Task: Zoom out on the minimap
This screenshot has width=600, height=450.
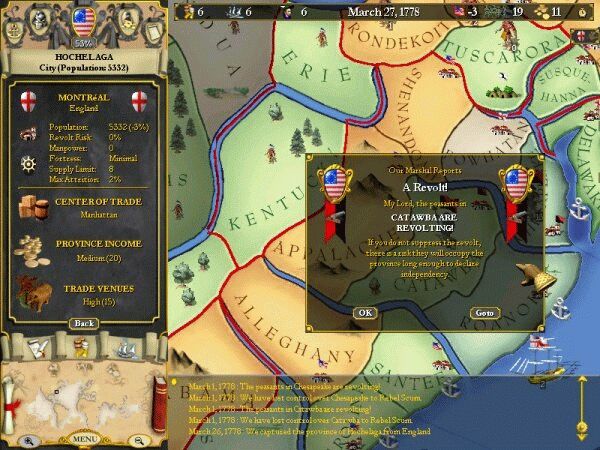Action: [137, 440]
